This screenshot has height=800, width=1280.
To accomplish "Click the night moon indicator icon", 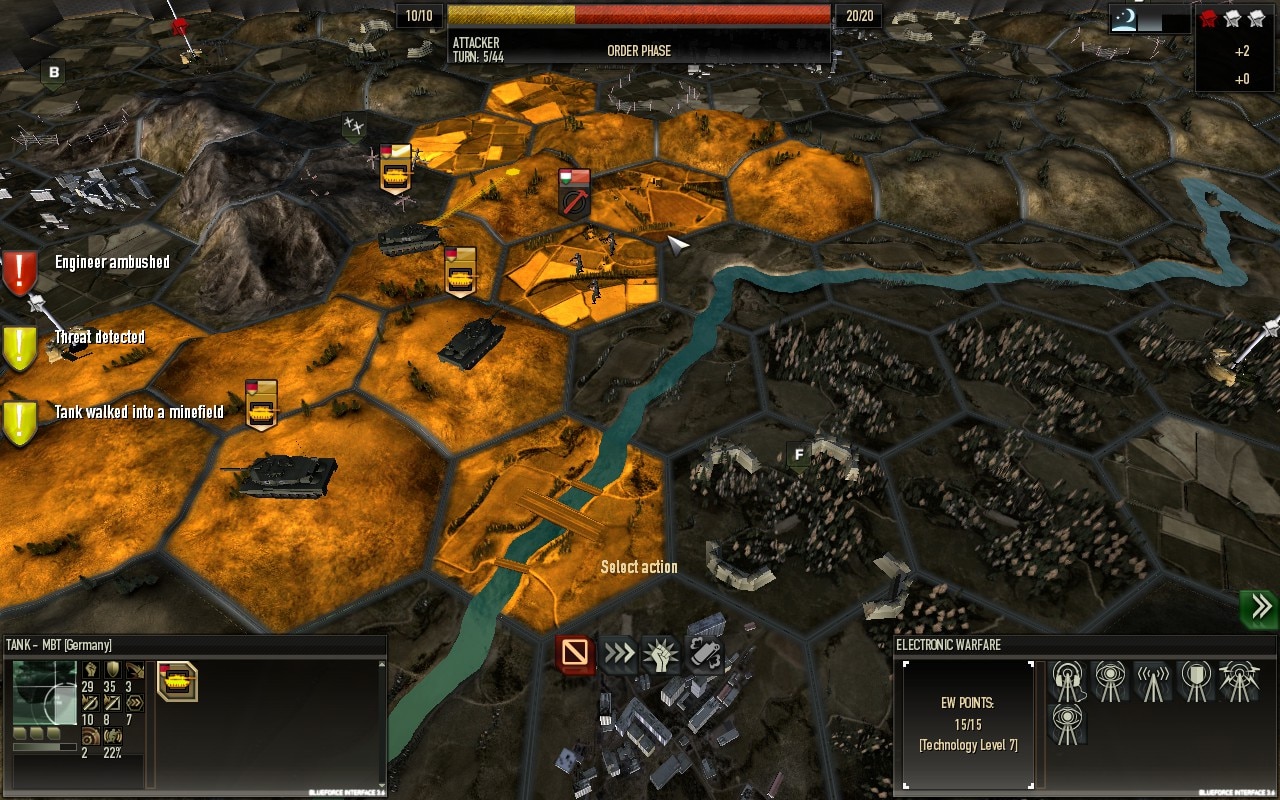I will pos(1125,19).
